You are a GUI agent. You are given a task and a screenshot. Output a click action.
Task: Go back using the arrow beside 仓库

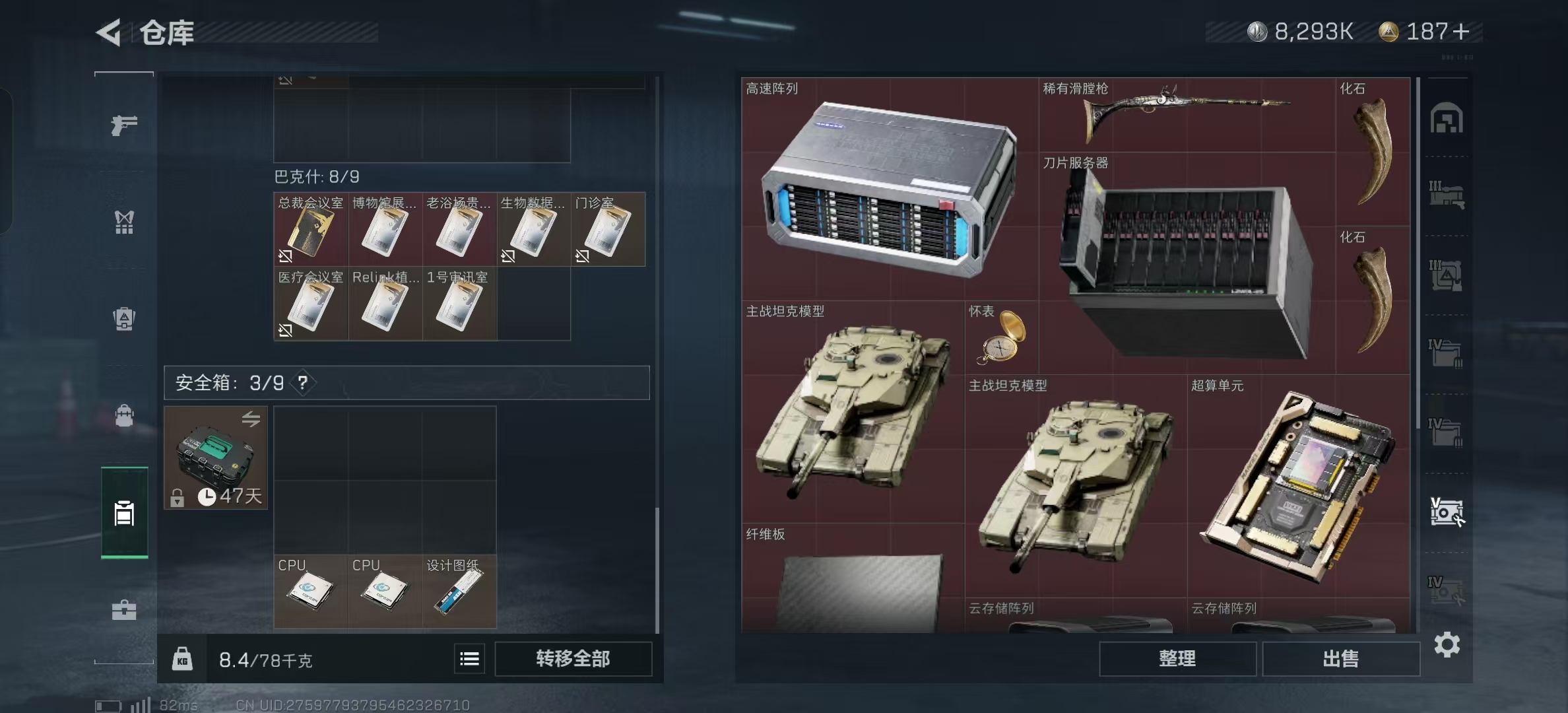pos(110,32)
